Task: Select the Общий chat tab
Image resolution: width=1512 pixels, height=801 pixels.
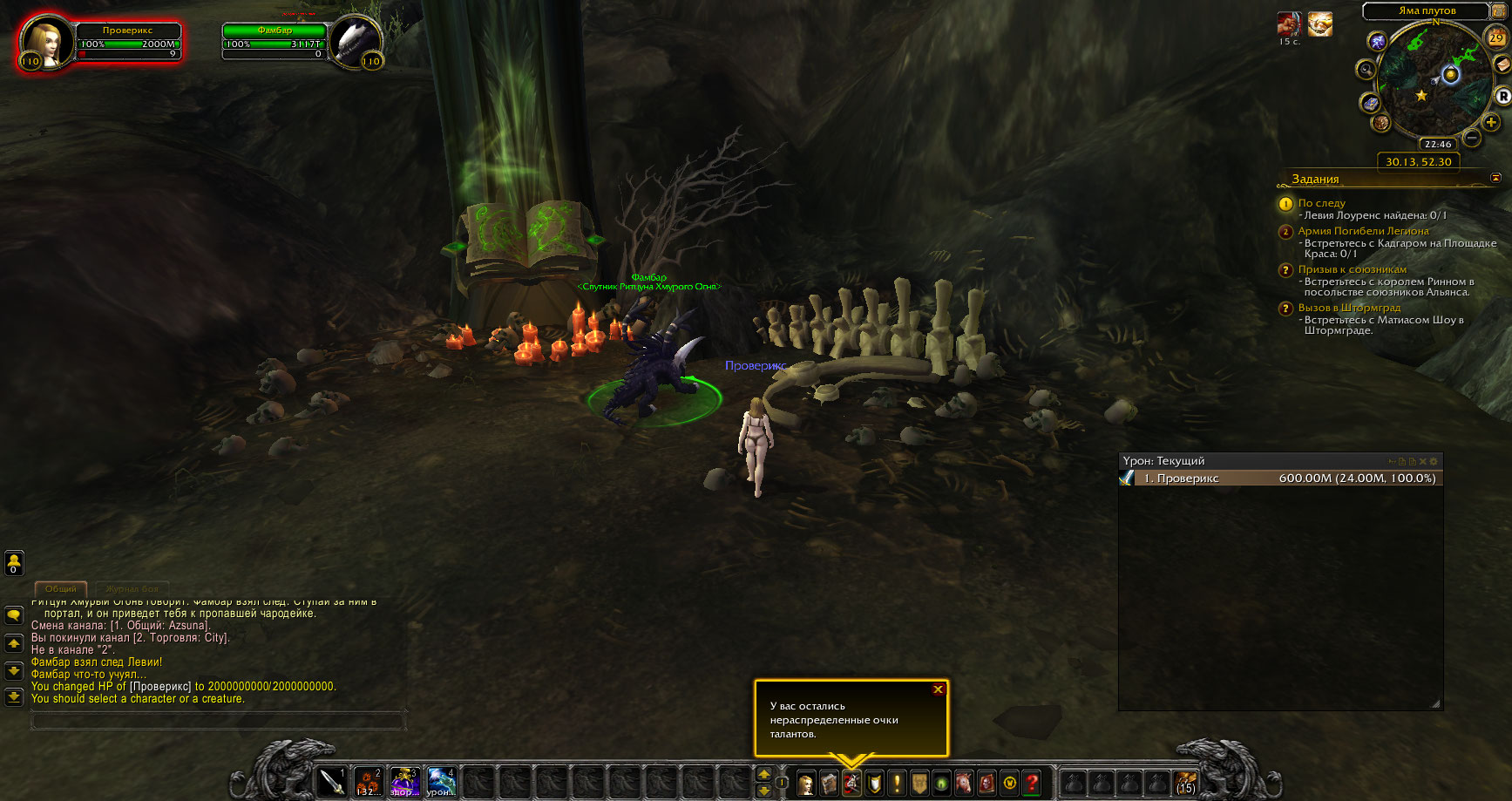Action: tap(60, 589)
